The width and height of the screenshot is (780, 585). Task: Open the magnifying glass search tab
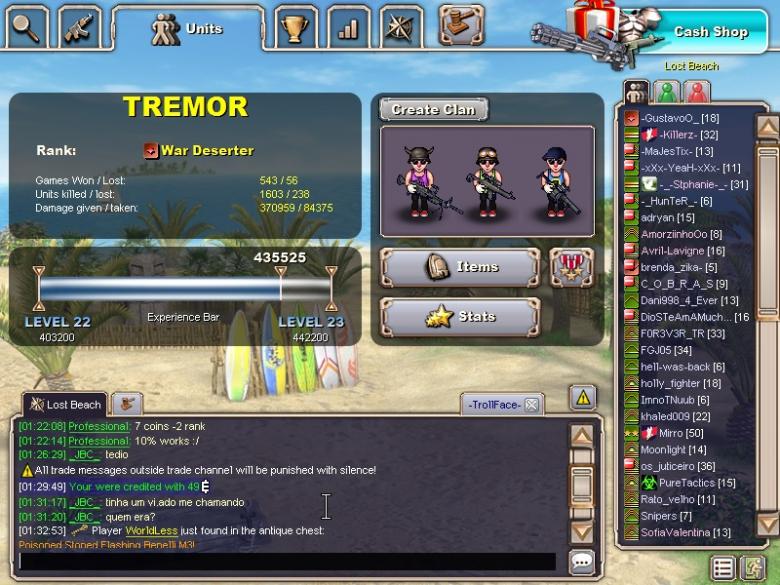coord(26,27)
